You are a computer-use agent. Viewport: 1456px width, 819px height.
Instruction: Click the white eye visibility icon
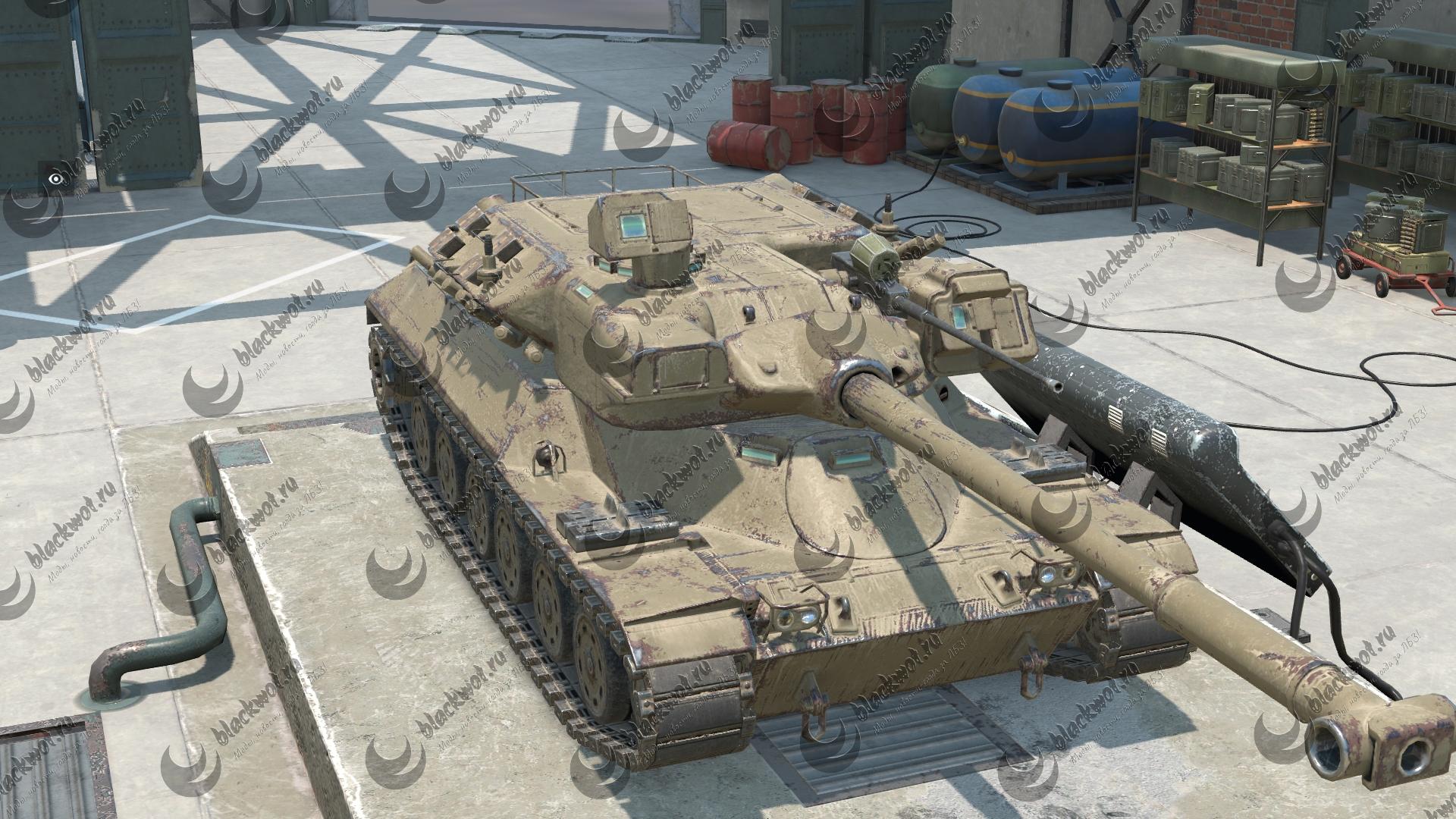(55, 179)
